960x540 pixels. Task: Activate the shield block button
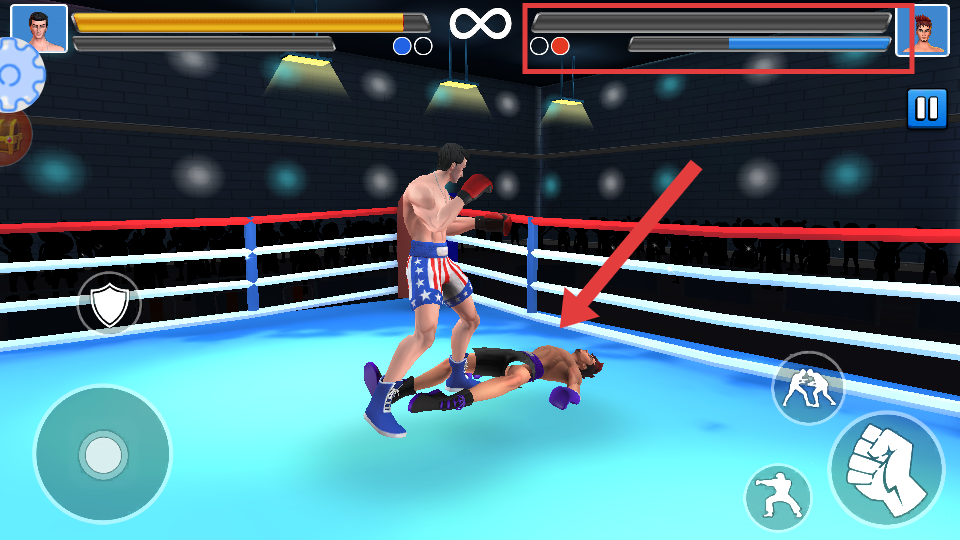109,304
